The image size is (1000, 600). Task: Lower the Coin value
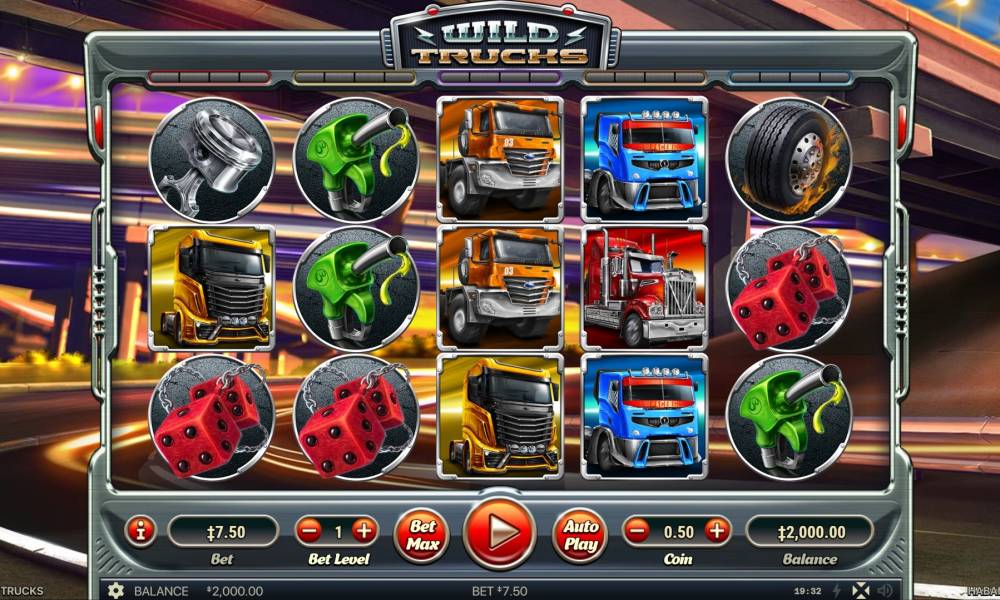tap(637, 531)
